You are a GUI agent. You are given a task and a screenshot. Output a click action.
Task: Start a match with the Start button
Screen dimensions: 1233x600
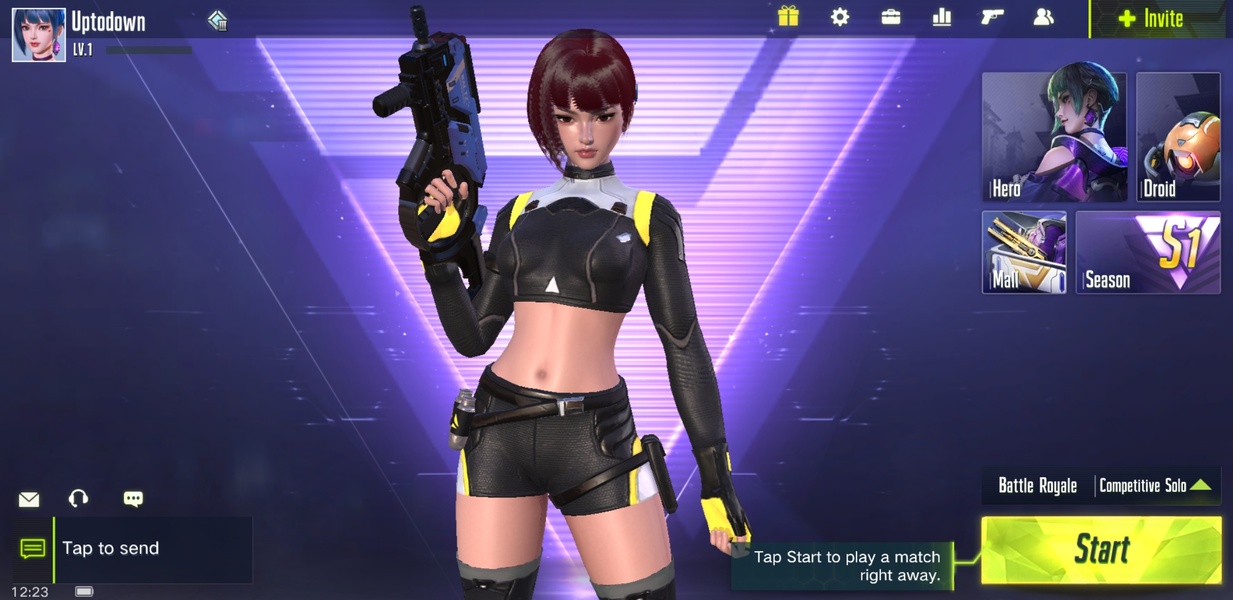tap(1101, 549)
